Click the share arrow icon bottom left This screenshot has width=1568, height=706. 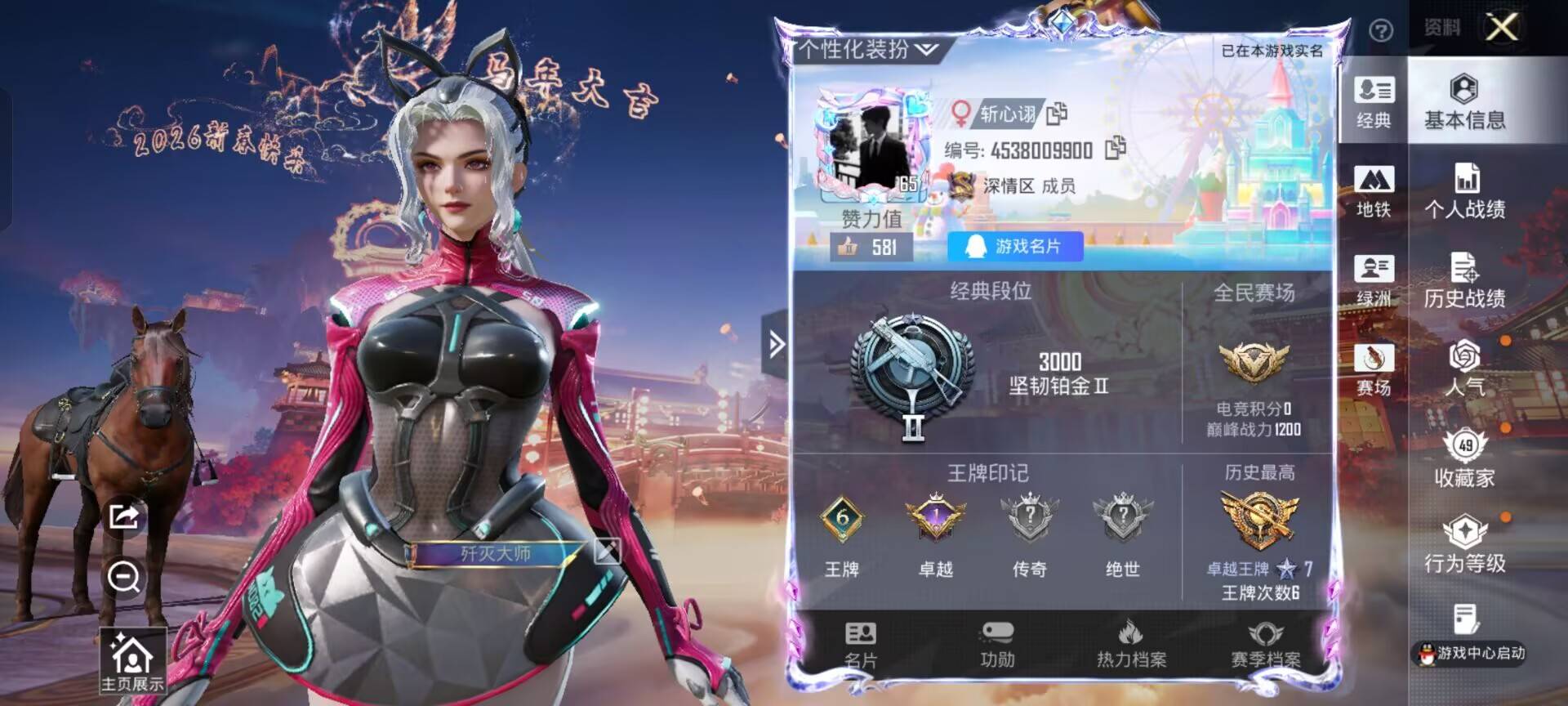click(x=122, y=517)
